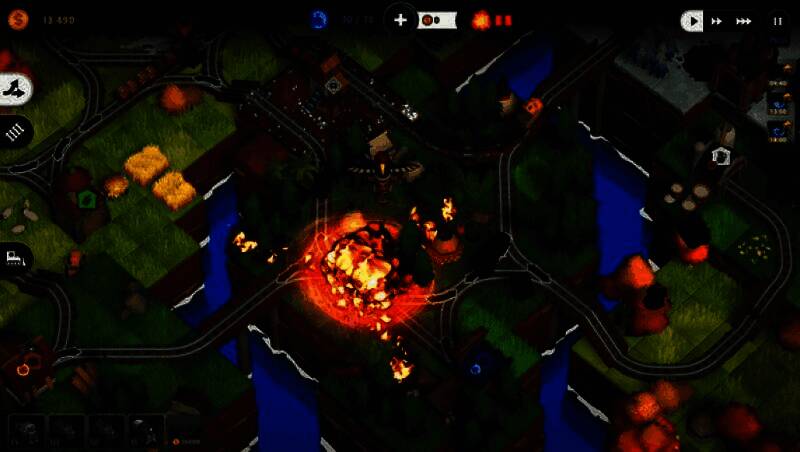
Task: Click the plus button in top bar
Action: (x=400, y=20)
